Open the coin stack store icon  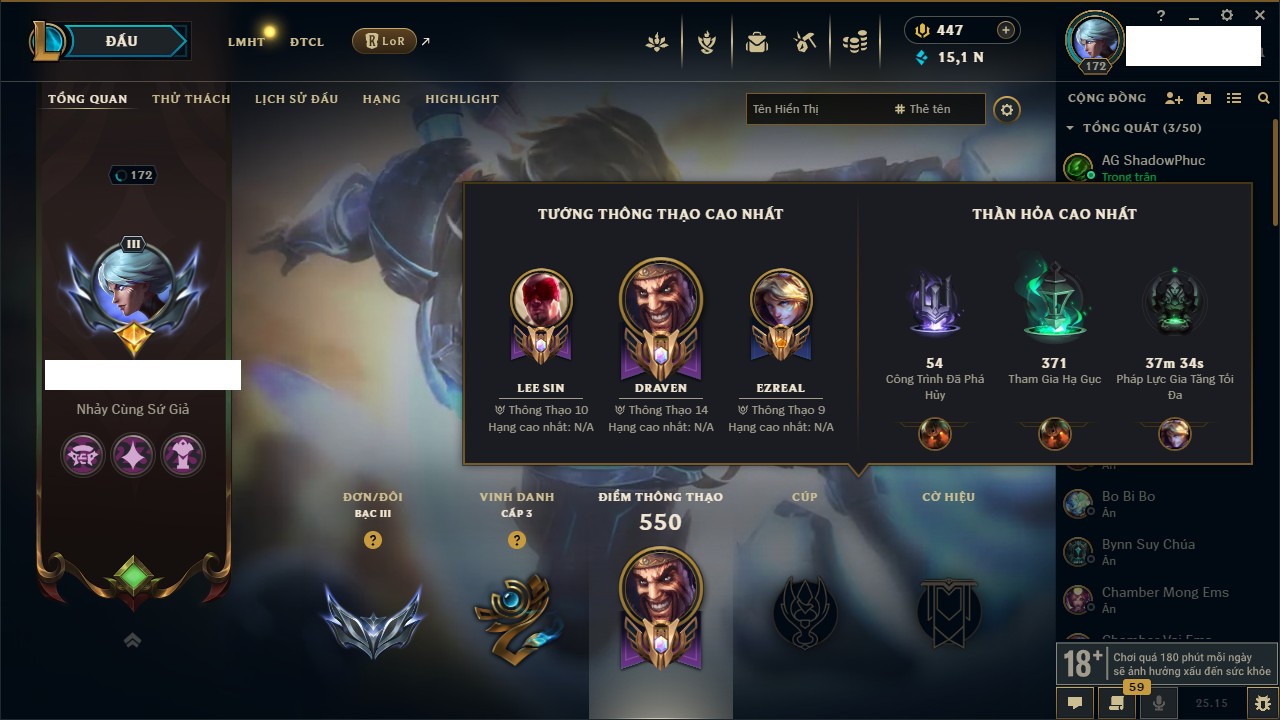tap(854, 42)
